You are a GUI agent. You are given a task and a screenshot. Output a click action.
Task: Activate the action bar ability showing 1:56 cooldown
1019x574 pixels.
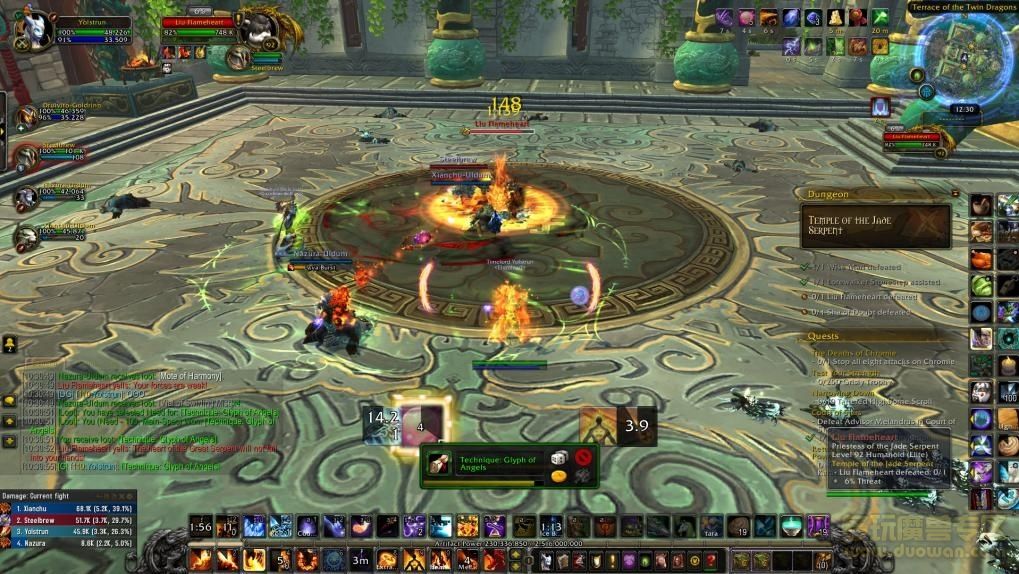click(201, 527)
